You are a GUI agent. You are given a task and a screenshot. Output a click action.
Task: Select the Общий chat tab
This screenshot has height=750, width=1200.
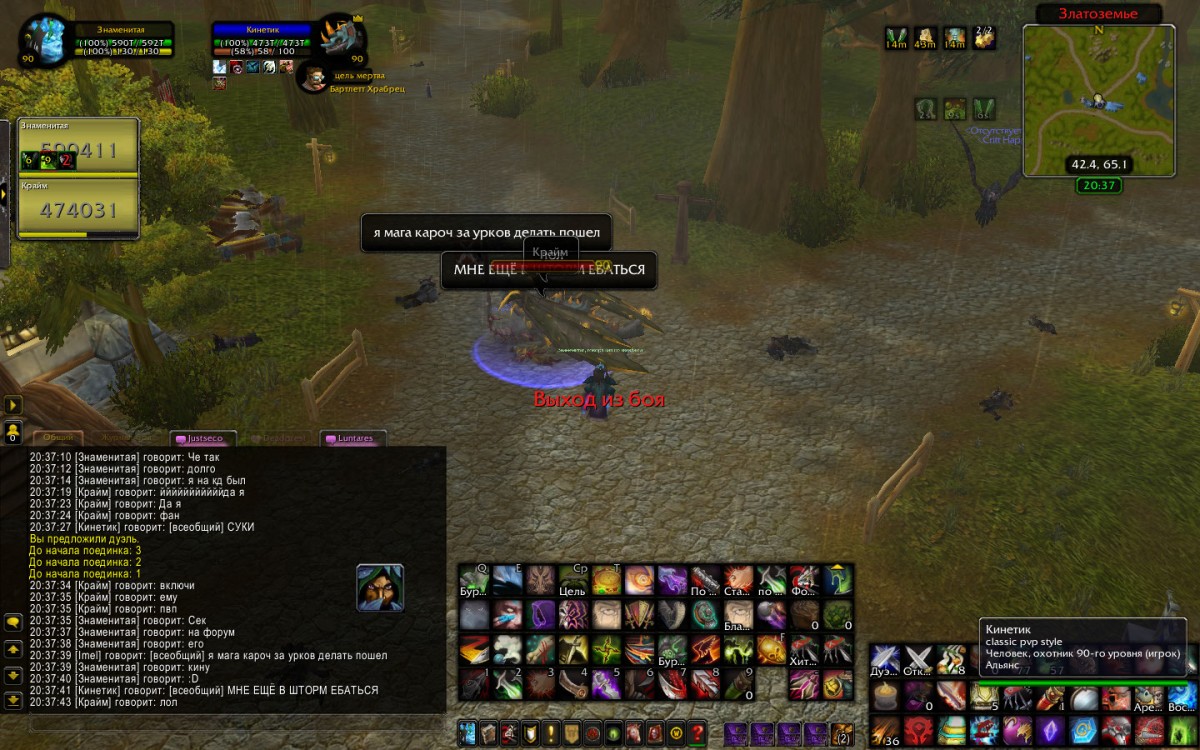click(58, 438)
